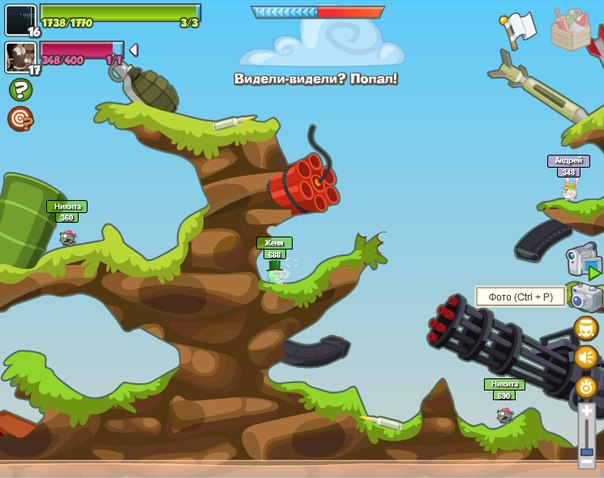Image resolution: width=604 pixels, height=478 pixels.
Task: Take a screenshot with the photo camera
Action: click(585, 296)
